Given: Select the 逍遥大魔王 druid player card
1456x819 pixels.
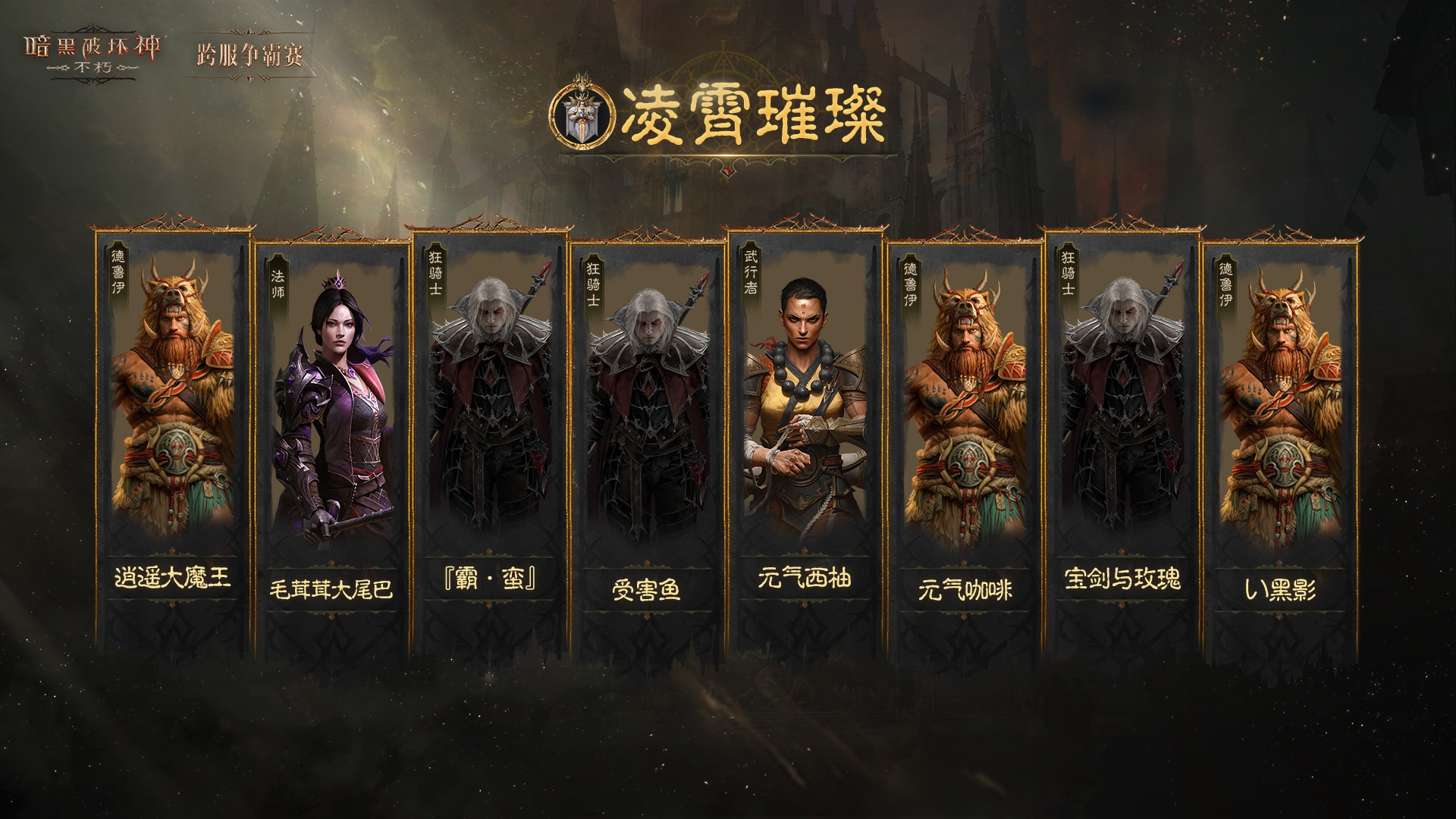Looking at the screenshot, I should (x=174, y=440).
